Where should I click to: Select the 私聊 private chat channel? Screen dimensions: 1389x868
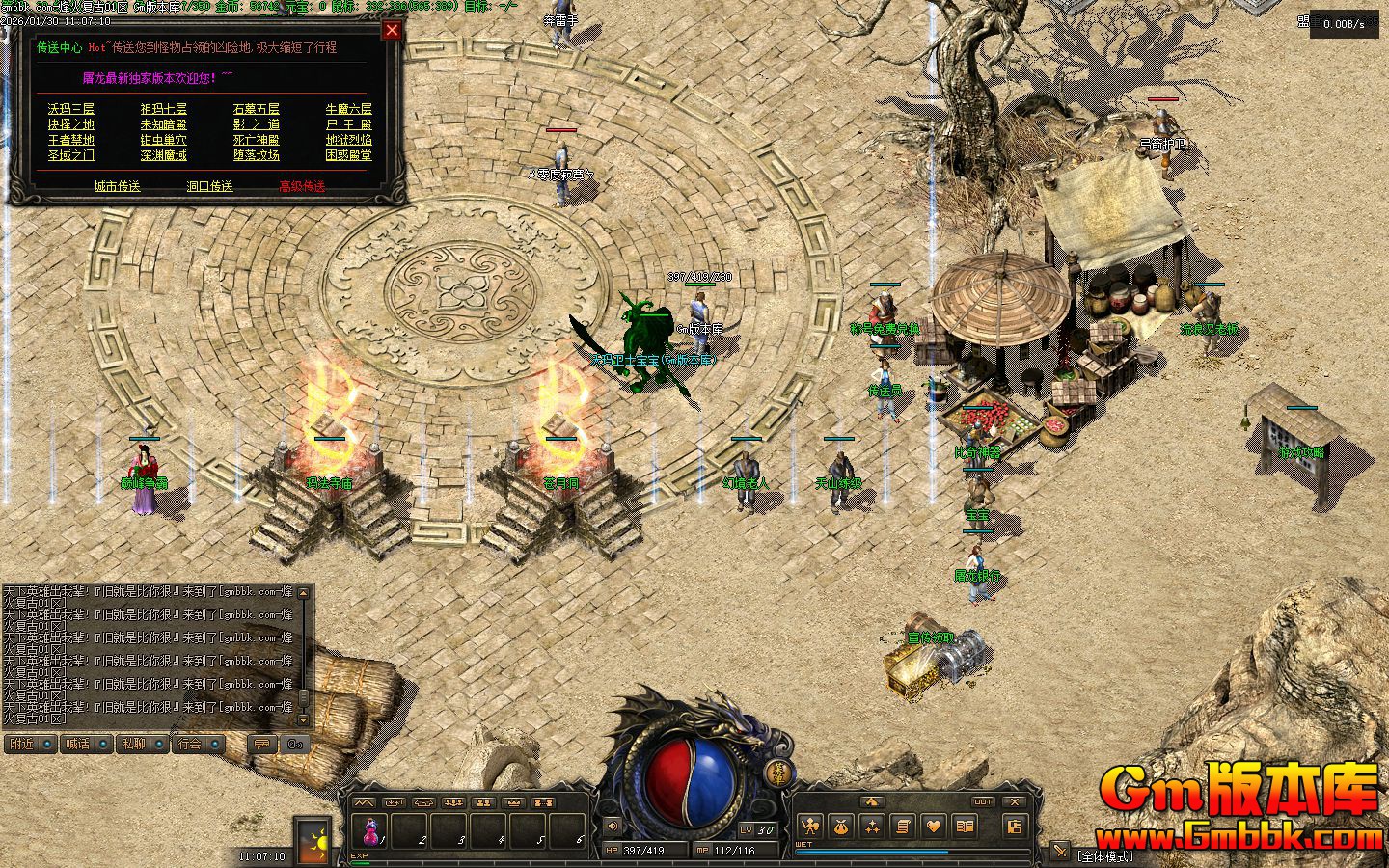coord(133,744)
